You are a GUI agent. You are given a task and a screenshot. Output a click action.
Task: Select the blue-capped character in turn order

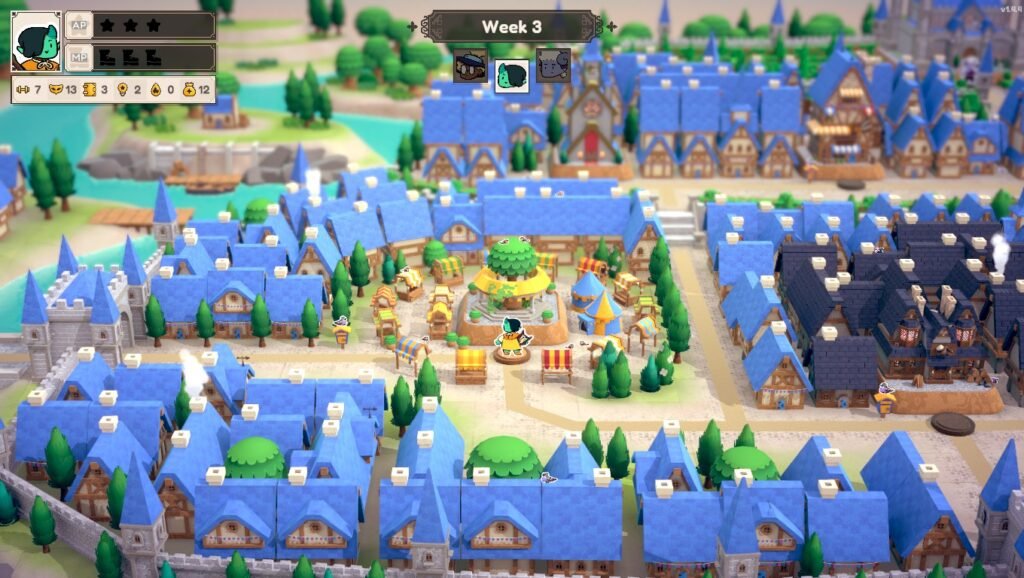(x=470, y=66)
